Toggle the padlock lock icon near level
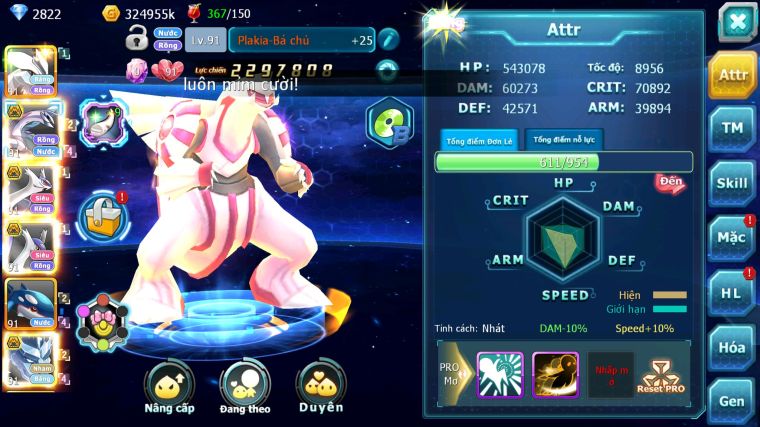760x427 pixels. coord(137,39)
